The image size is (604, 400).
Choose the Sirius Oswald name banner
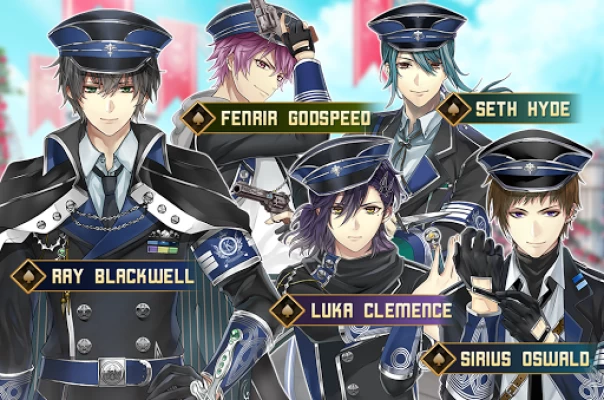tap(520, 357)
